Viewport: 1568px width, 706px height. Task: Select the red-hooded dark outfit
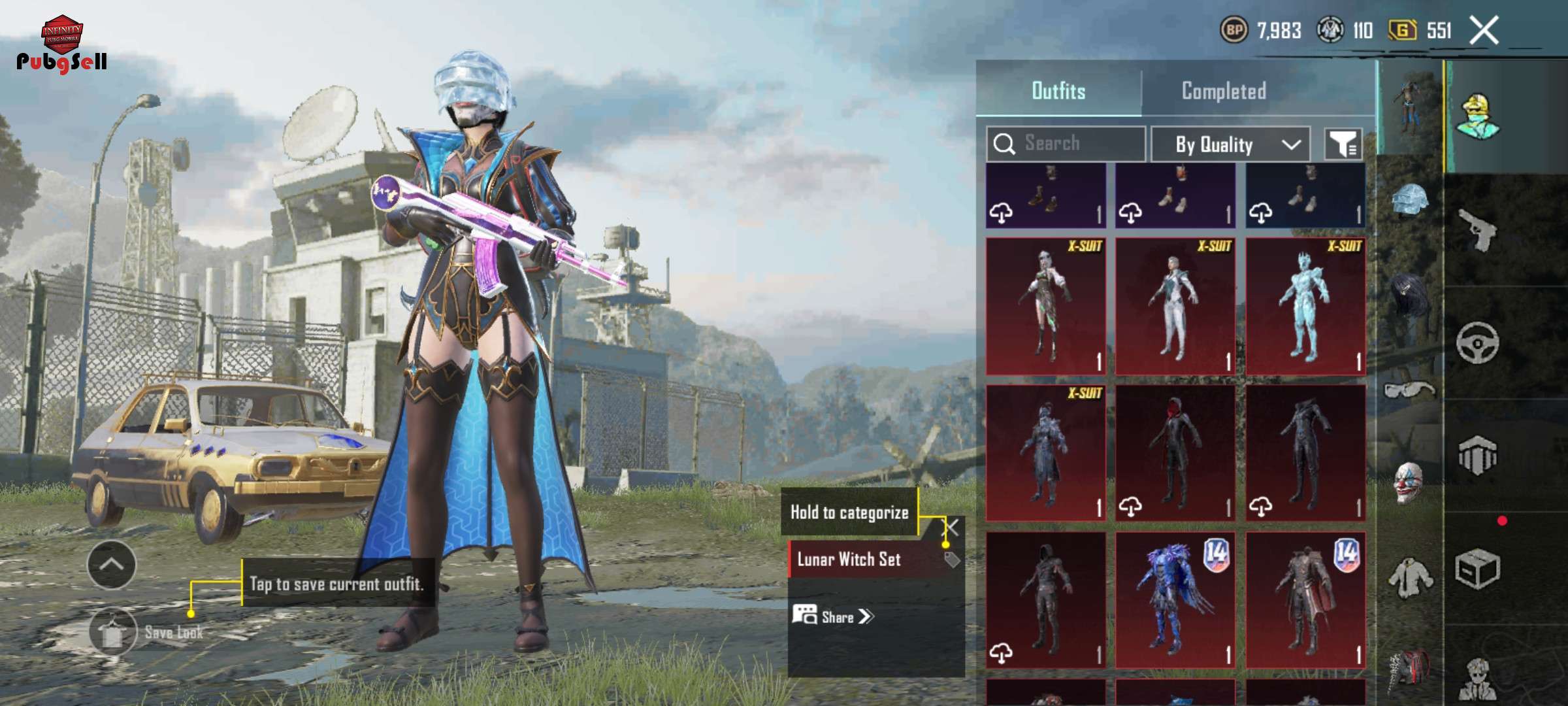tap(1175, 453)
